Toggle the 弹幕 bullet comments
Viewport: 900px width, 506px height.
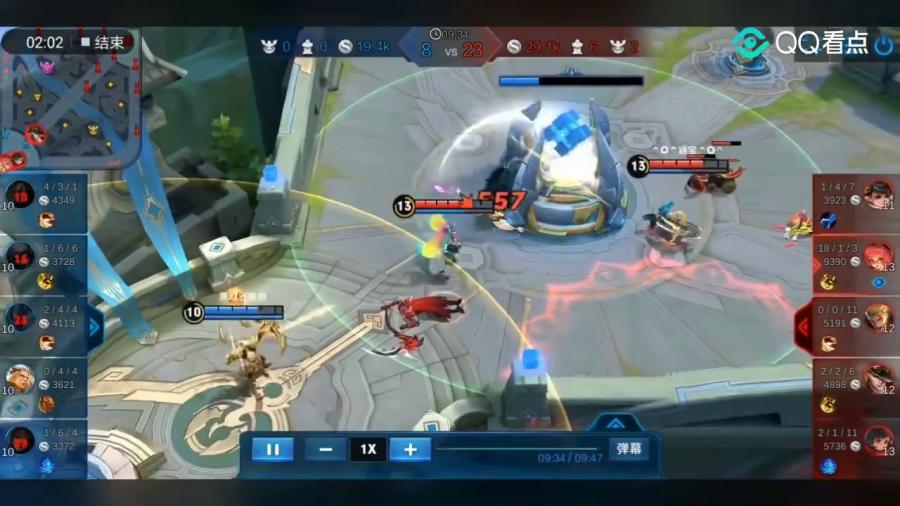628,449
